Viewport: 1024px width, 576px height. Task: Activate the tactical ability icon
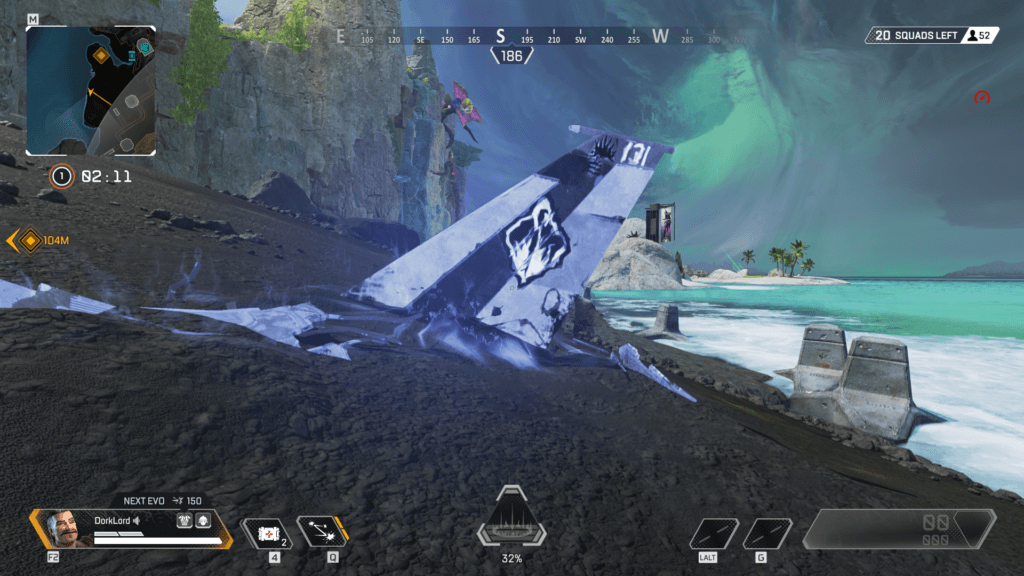tap(321, 533)
